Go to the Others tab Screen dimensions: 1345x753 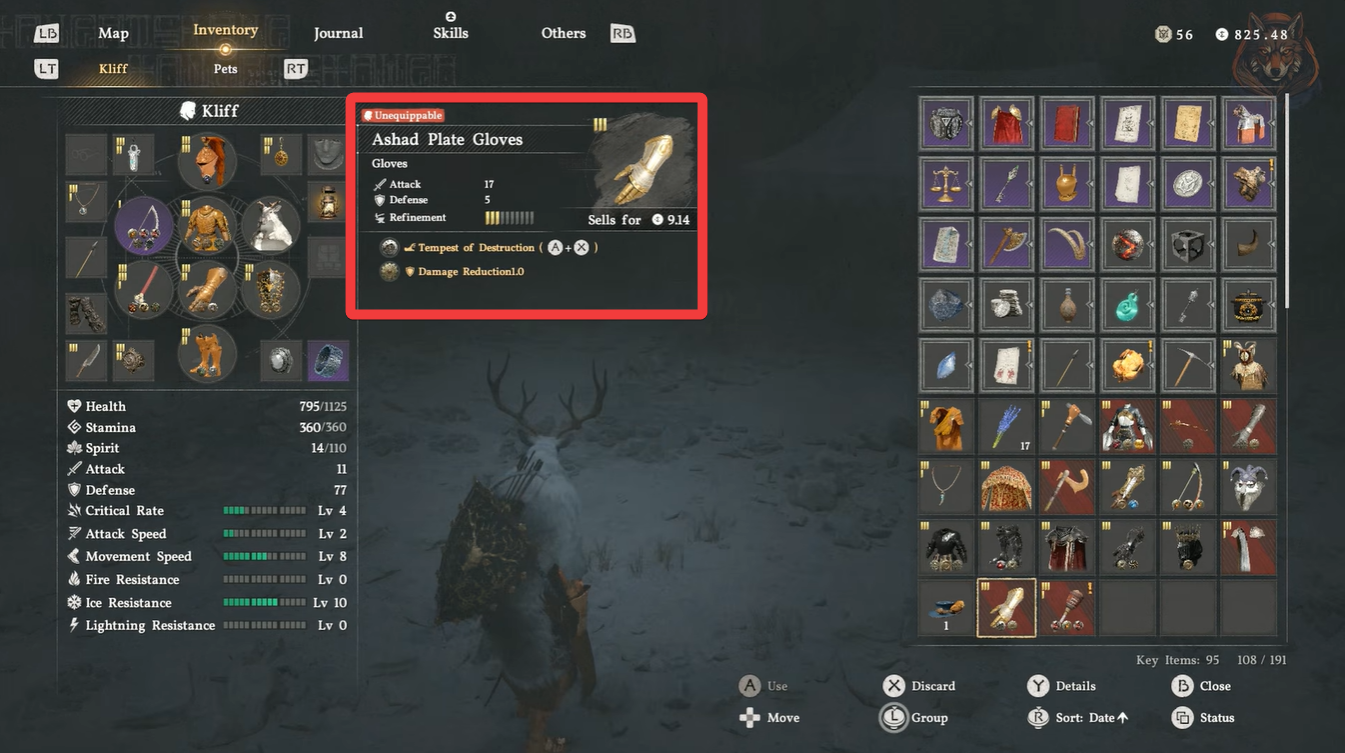(563, 33)
